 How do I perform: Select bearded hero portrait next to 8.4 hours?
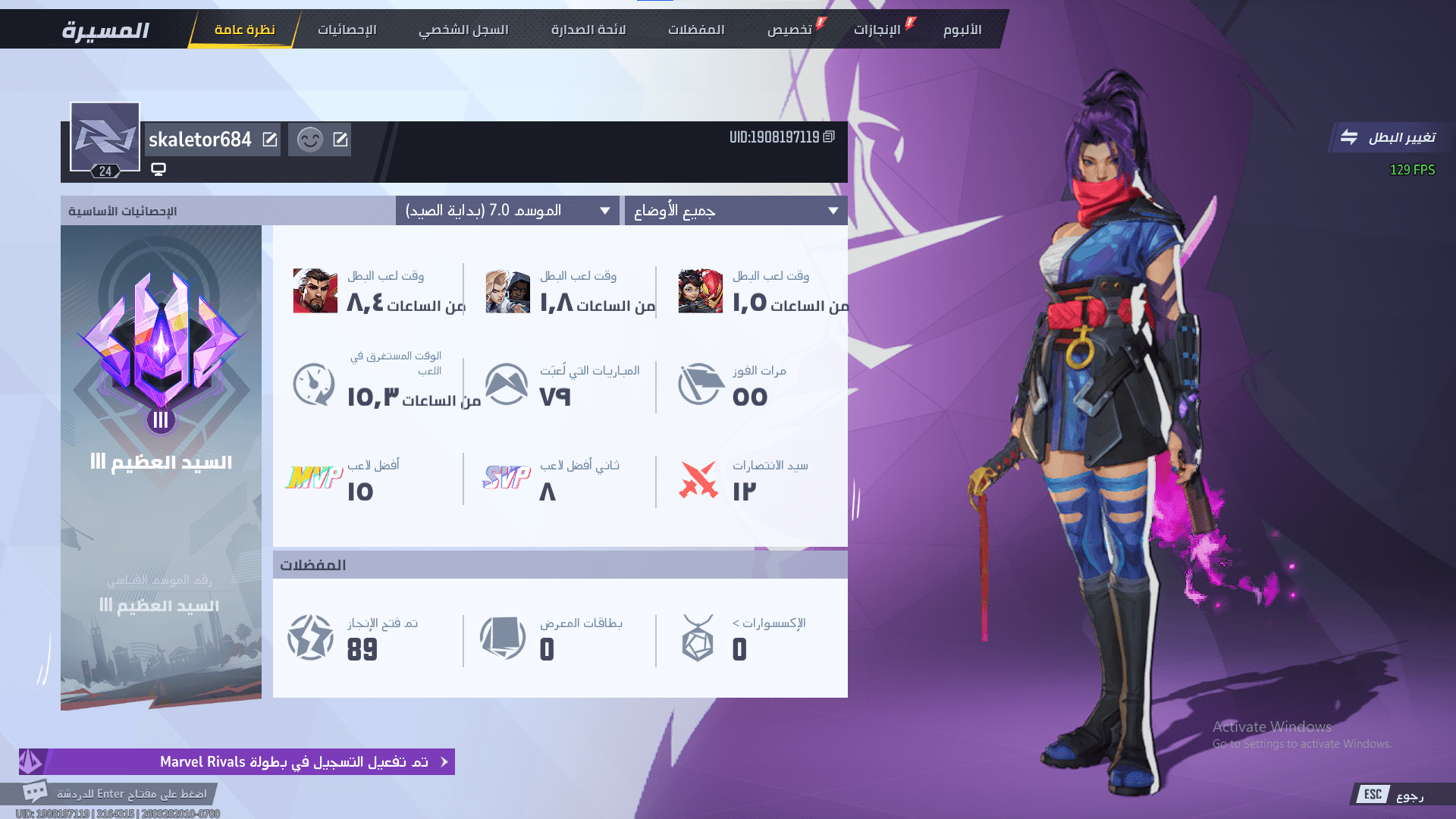(x=315, y=292)
